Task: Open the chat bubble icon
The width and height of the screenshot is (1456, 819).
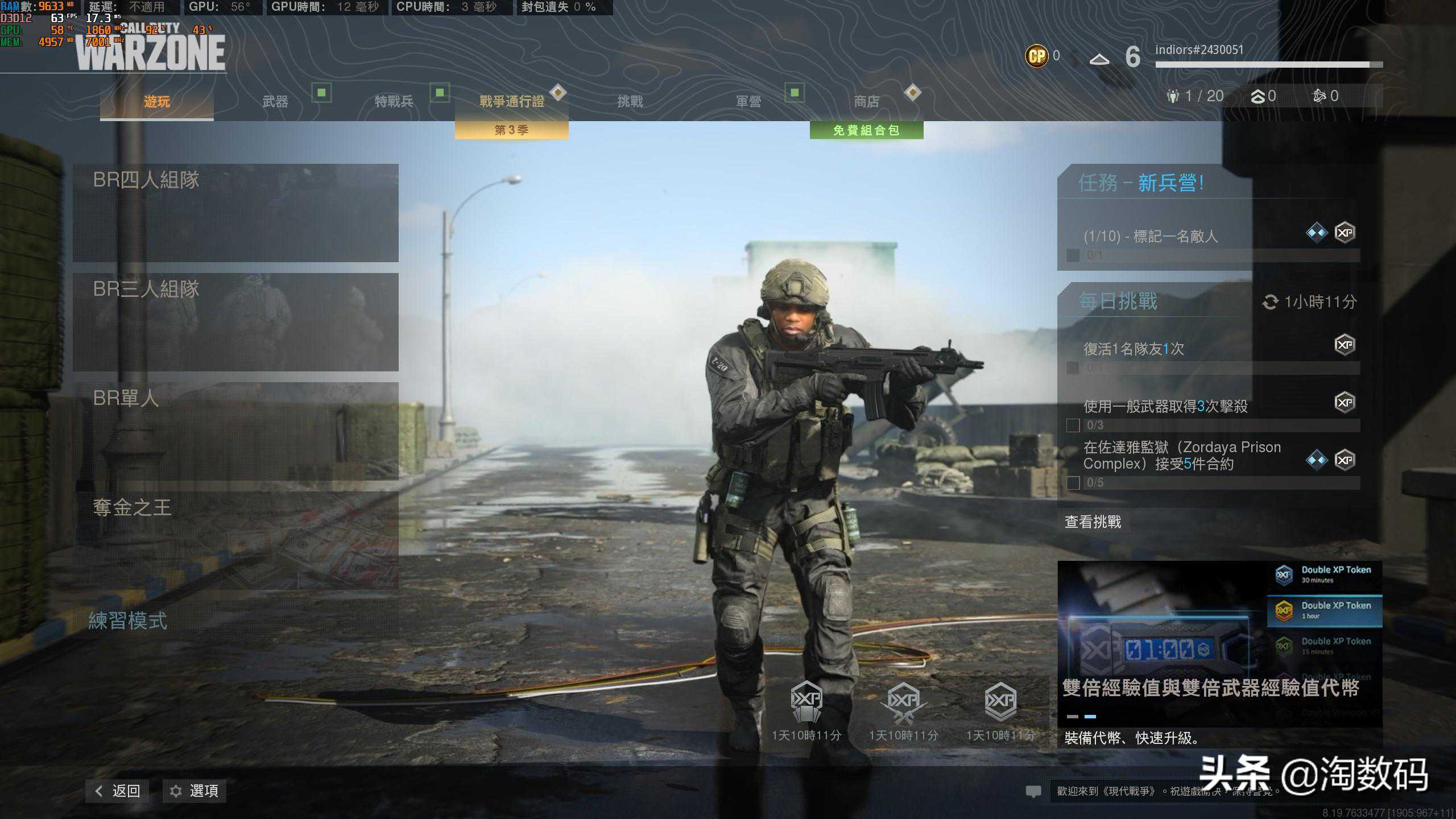Action: pos(1033,791)
